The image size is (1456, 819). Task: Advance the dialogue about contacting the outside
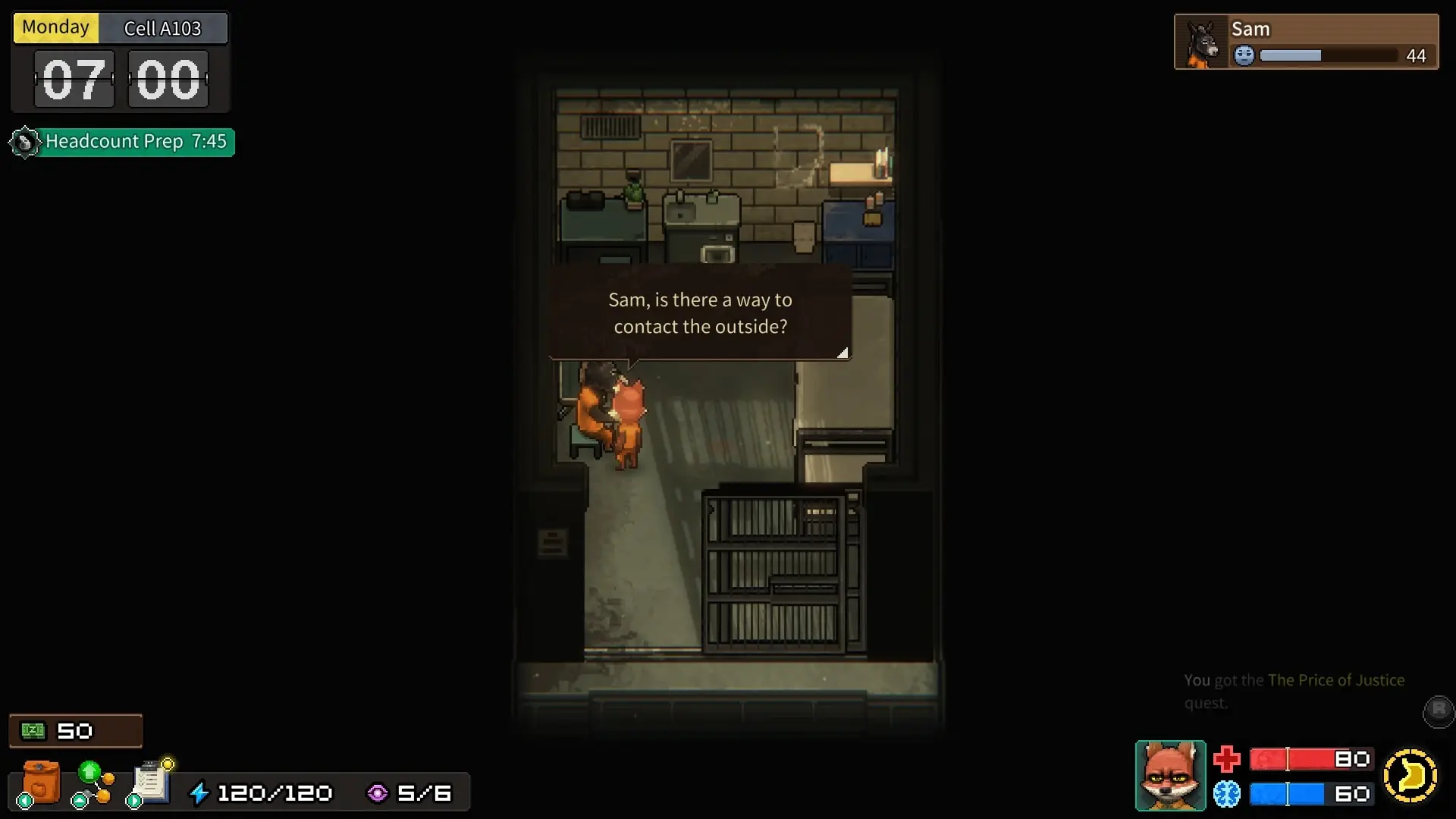click(699, 312)
